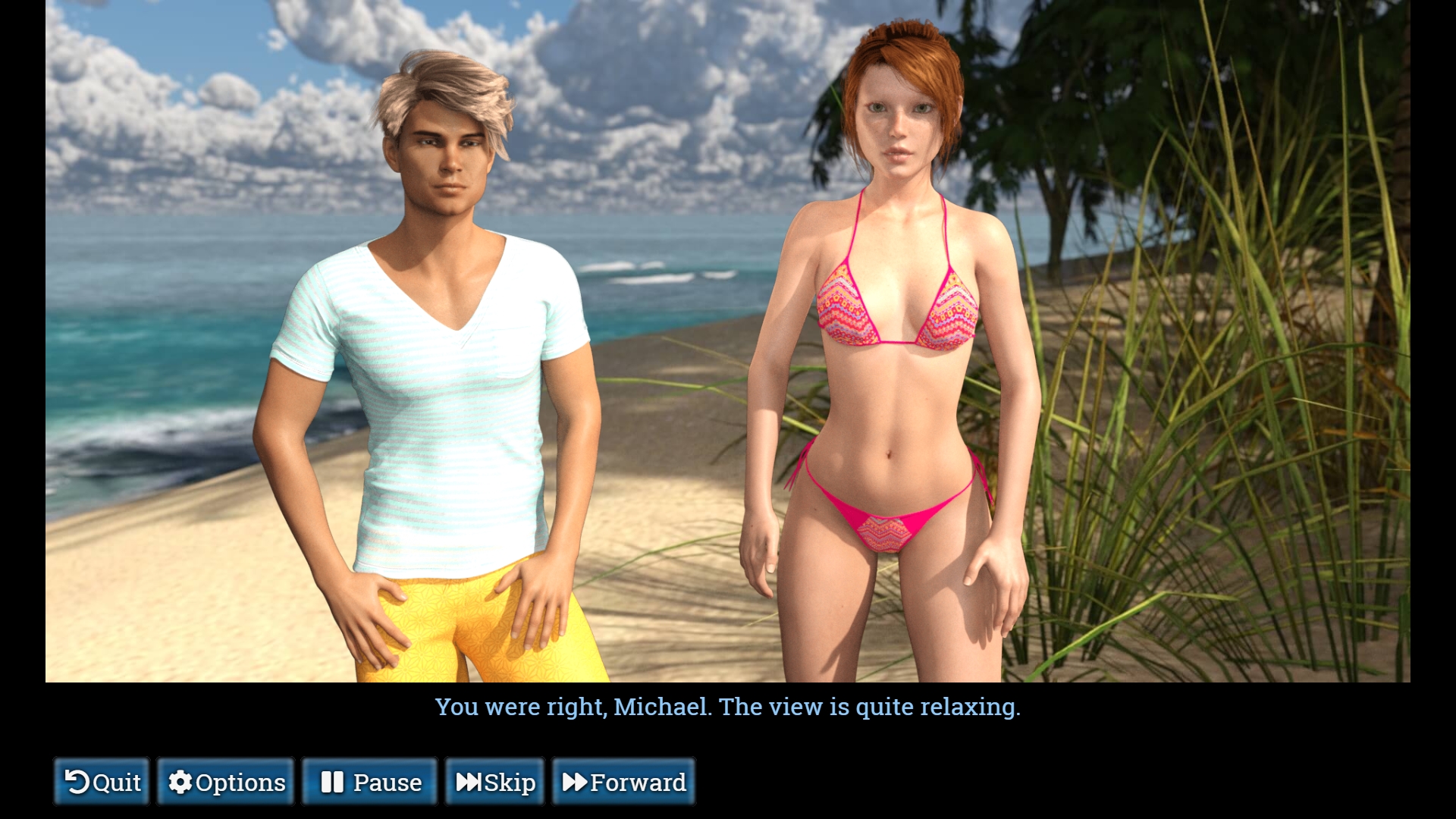Image resolution: width=1456 pixels, height=819 pixels.
Task: Click the gear icon on Options button
Action: [182, 781]
